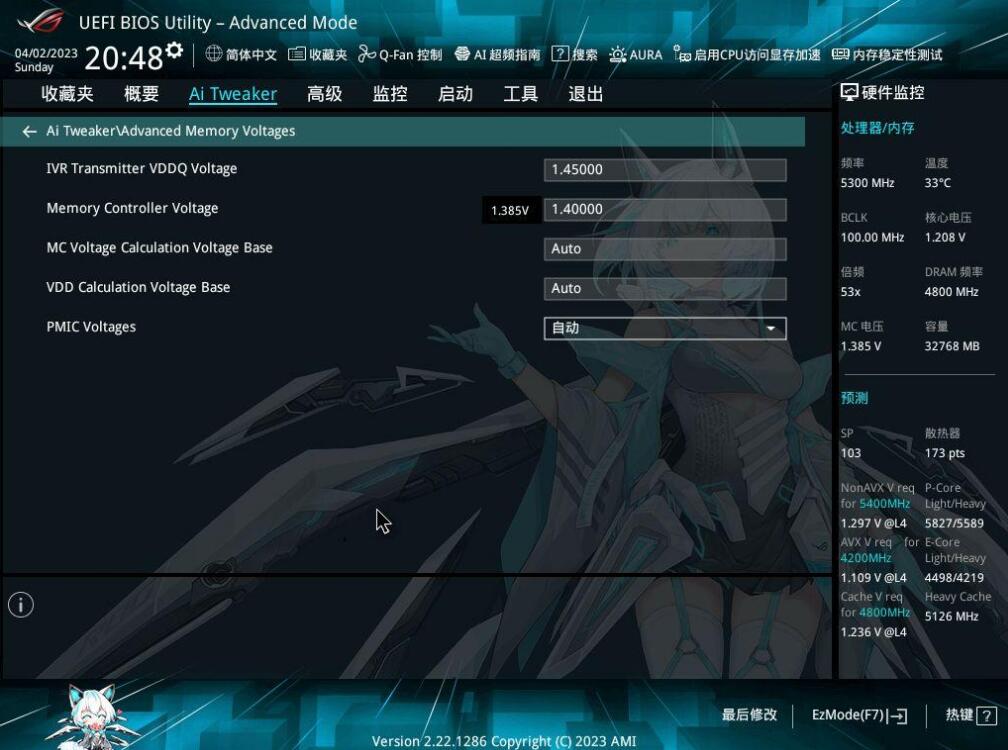The image size is (1008, 750).
Task: Switch to the 监控 monitor tab
Action: (x=390, y=94)
